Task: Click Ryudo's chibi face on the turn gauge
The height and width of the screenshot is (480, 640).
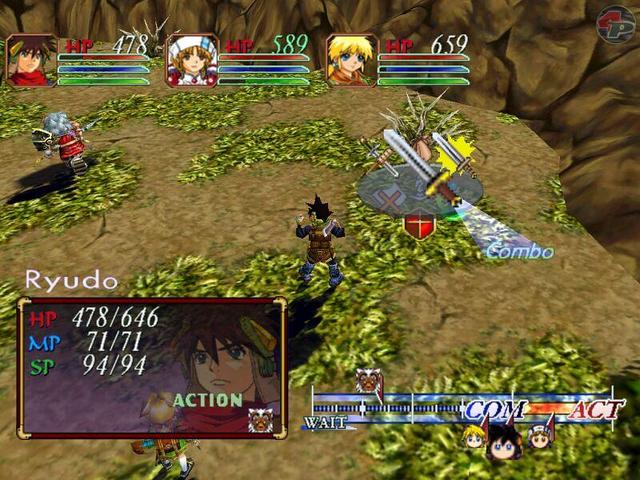Action: click(x=503, y=440)
